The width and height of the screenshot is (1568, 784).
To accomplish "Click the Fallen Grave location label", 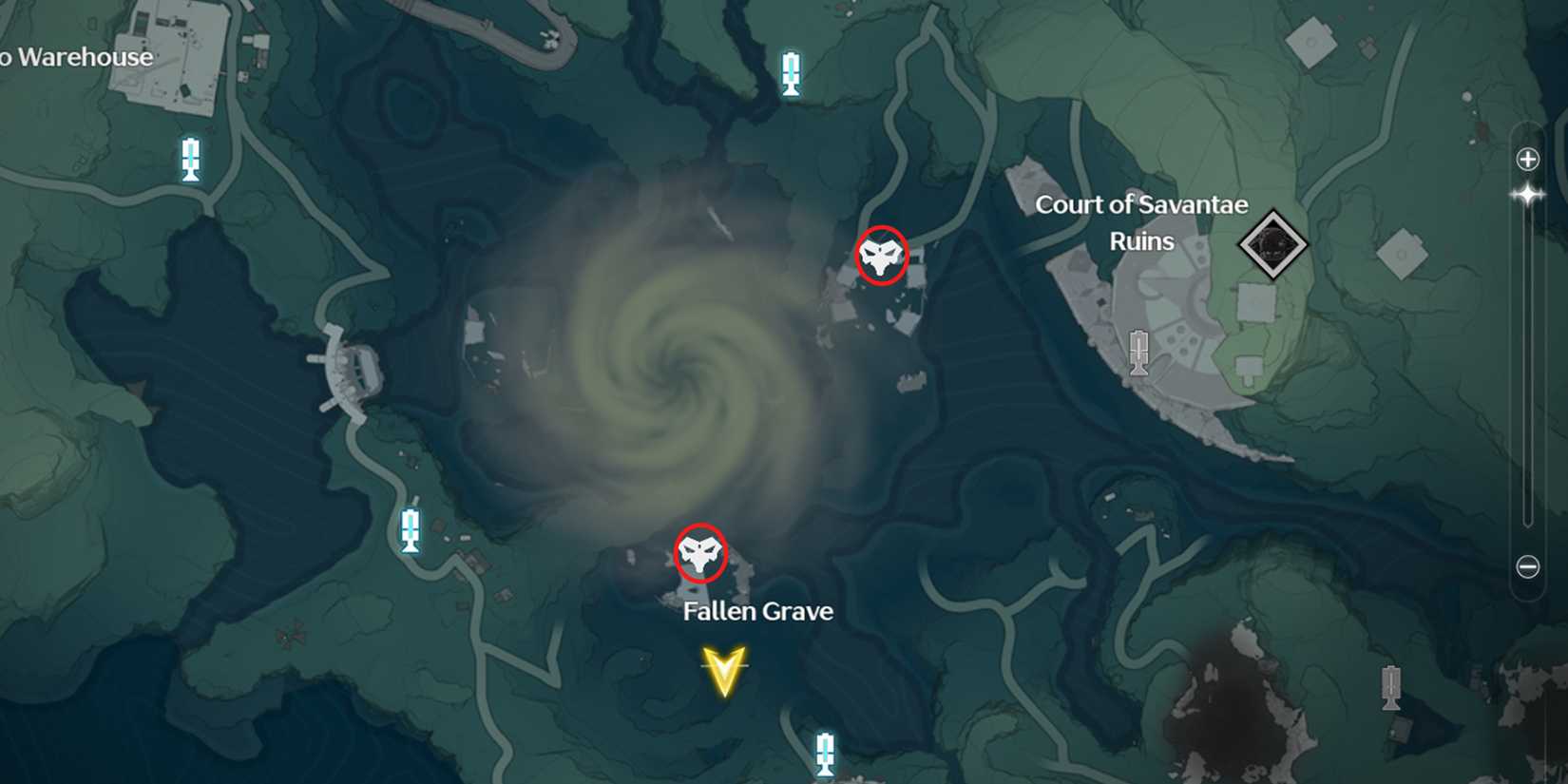I will coord(757,611).
